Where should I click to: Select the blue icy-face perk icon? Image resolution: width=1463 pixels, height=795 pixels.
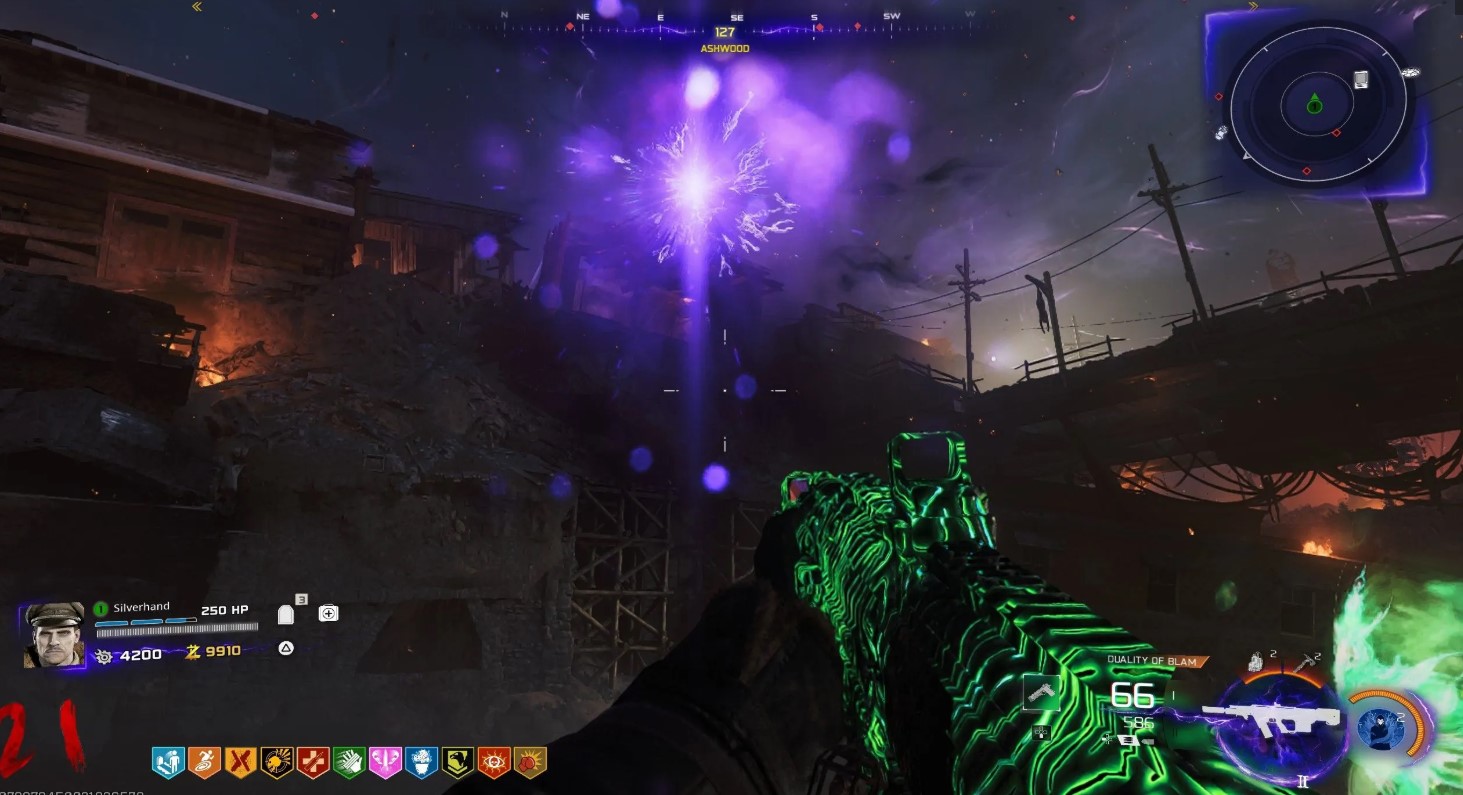click(421, 763)
